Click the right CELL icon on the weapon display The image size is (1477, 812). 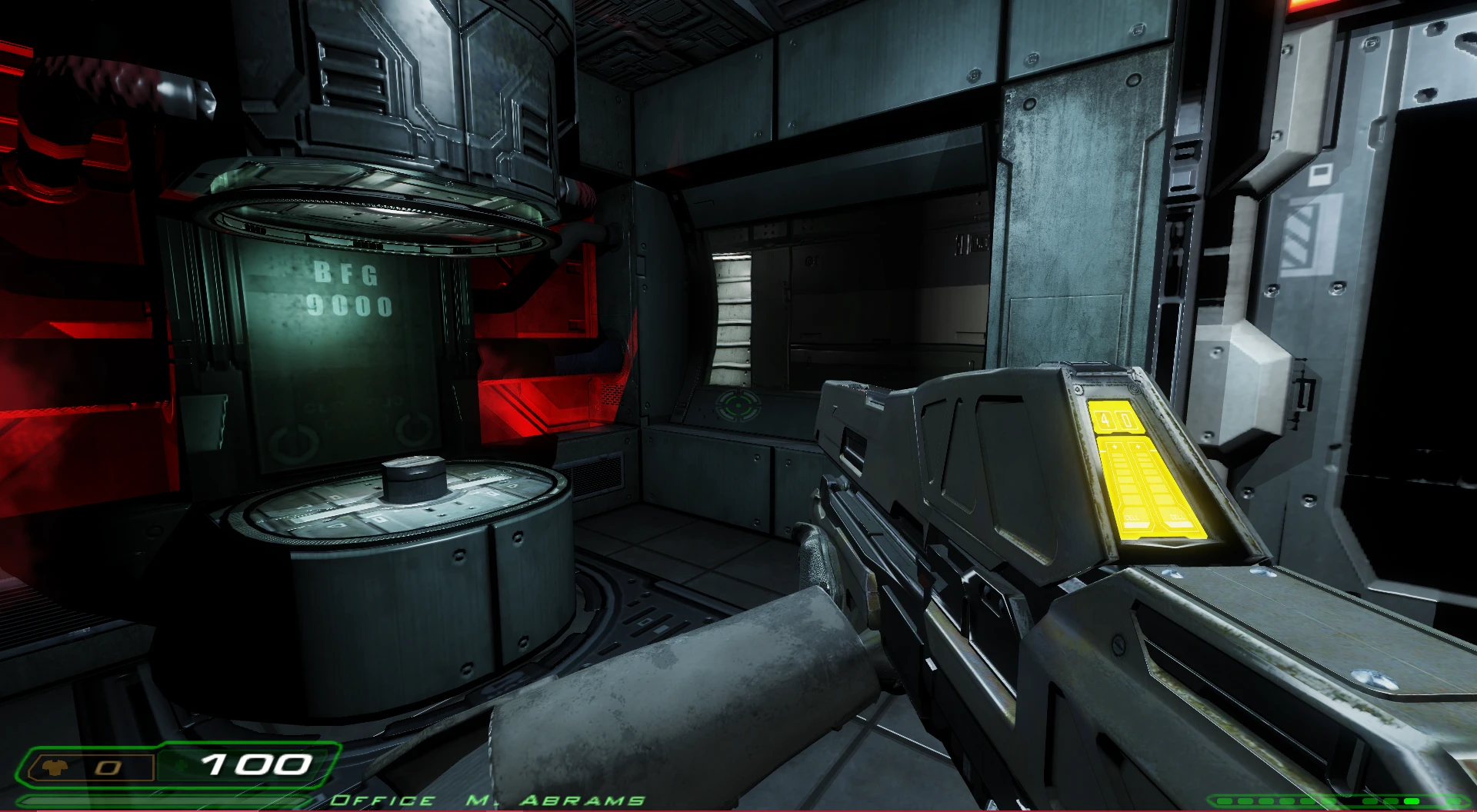1177,517
